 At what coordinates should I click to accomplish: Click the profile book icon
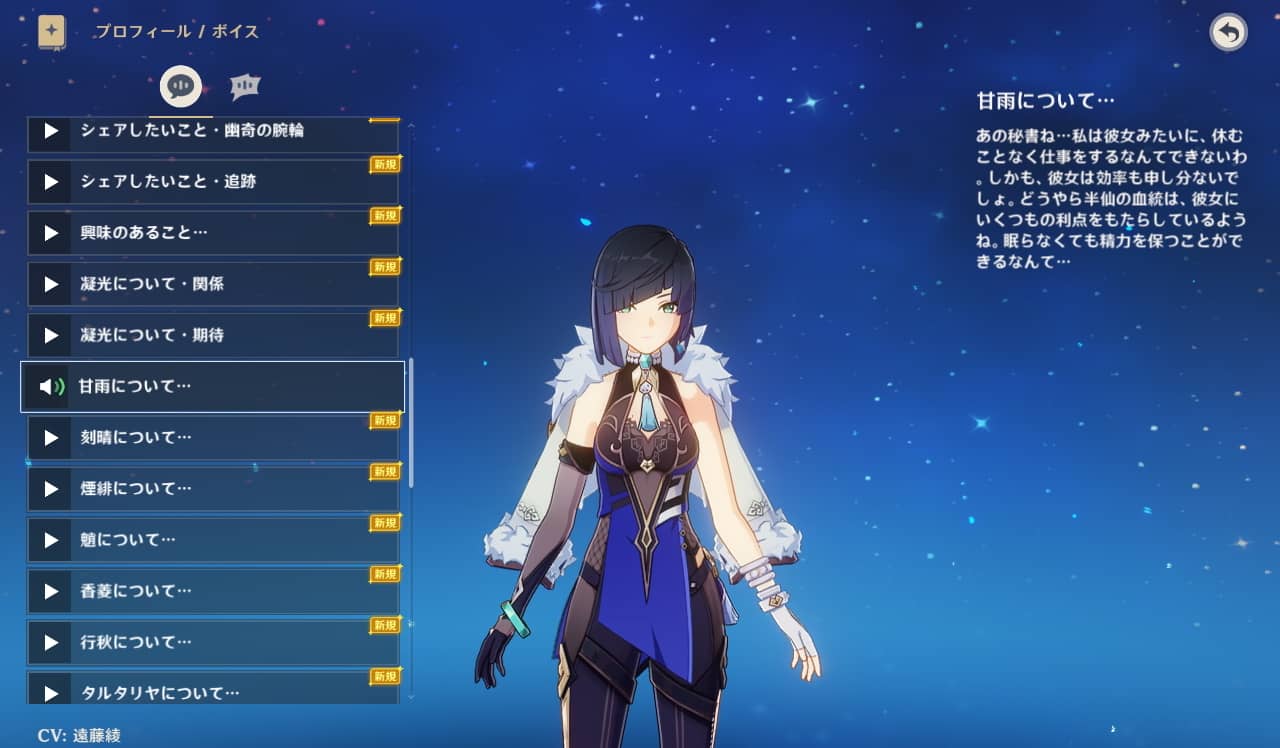[x=52, y=32]
